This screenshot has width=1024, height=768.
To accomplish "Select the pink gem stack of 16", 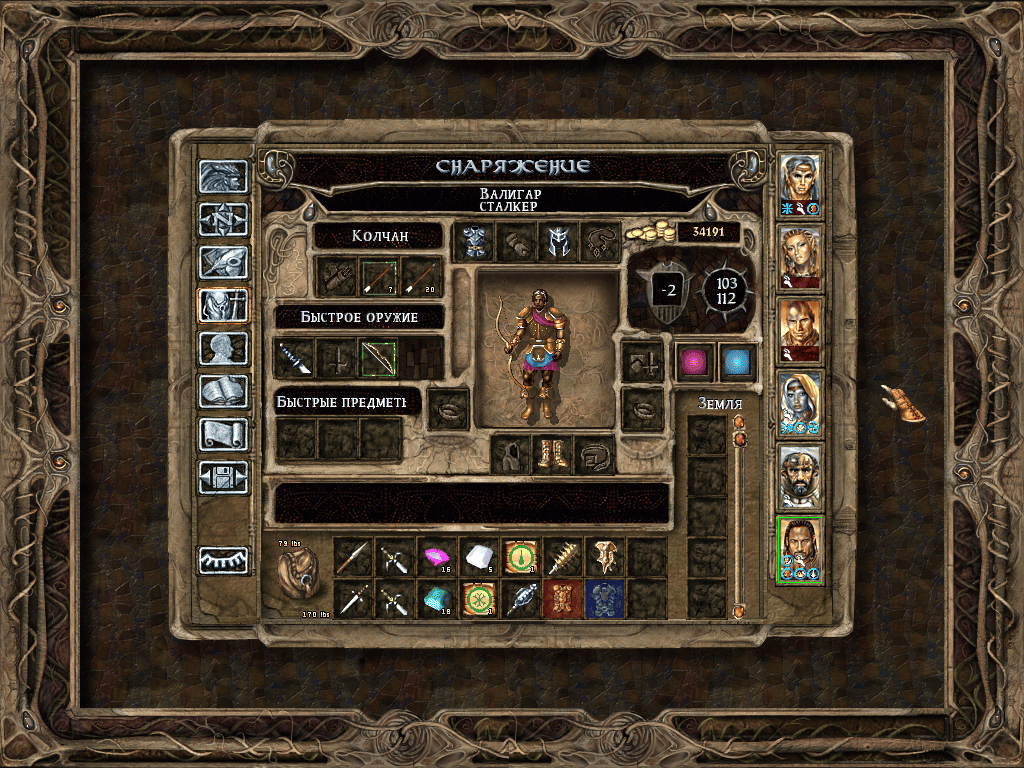I will (437, 556).
